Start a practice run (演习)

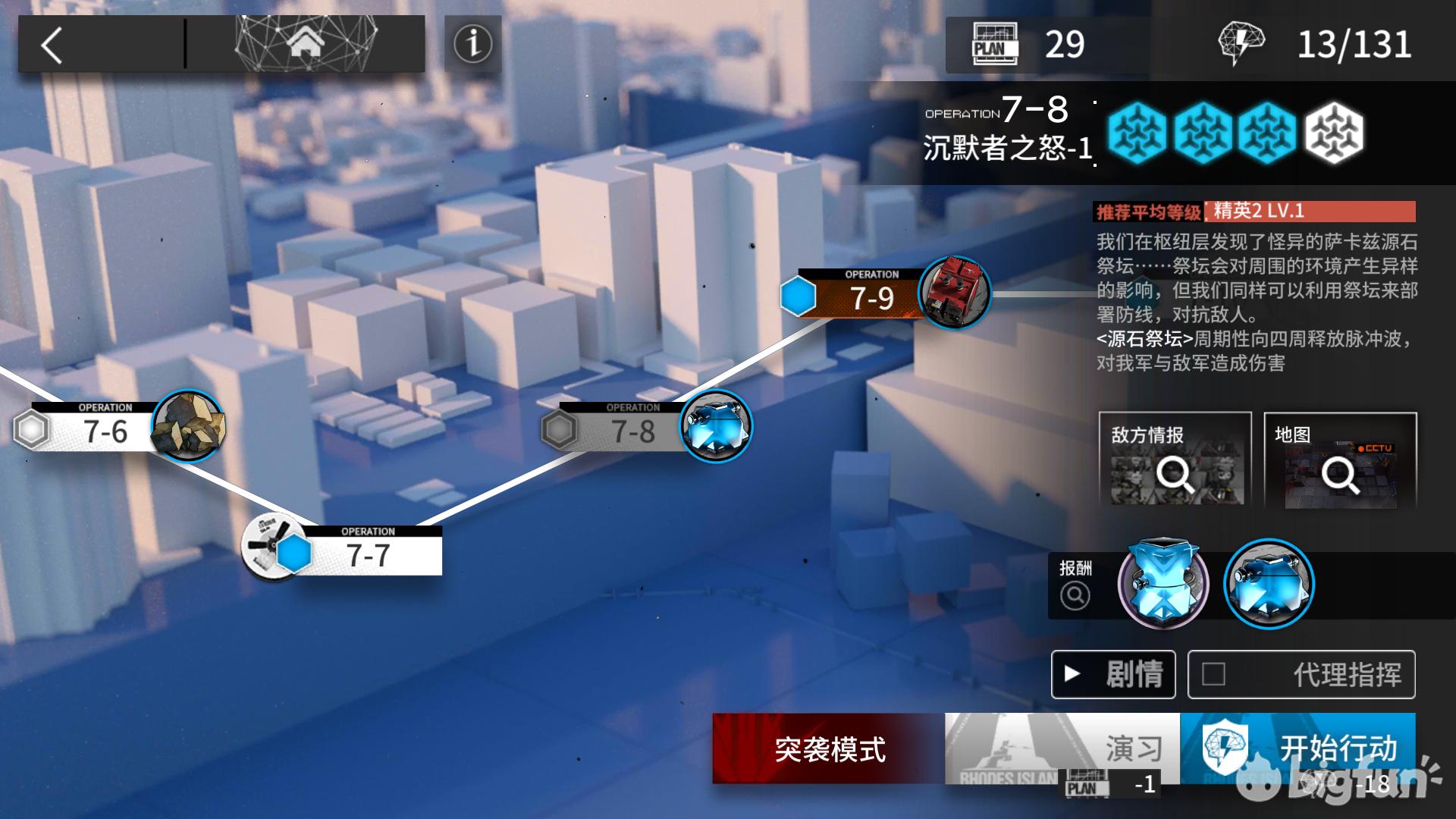coord(1062,748)
